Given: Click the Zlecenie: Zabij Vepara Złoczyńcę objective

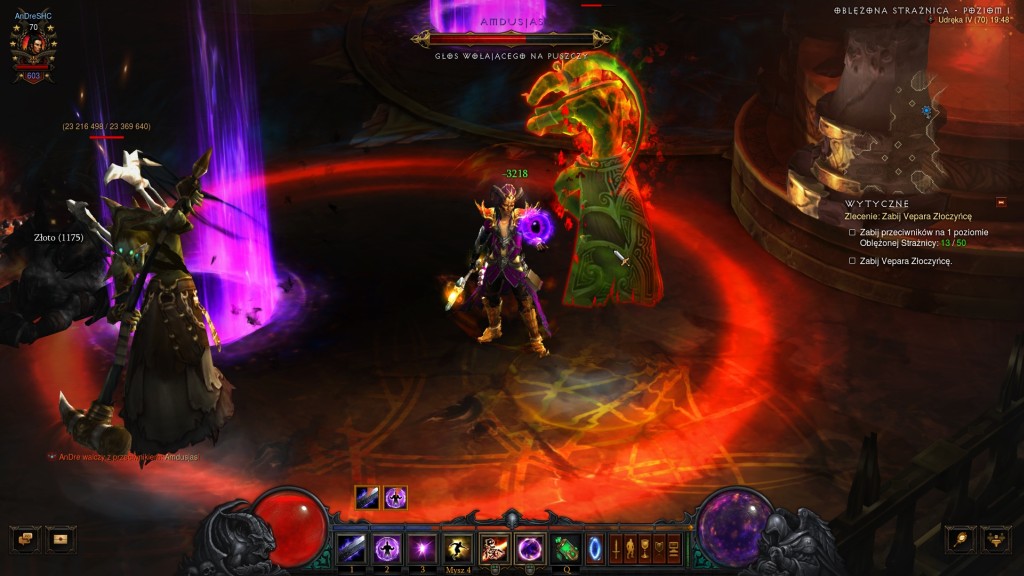Looking at the screenshot, I should [x=908, y=216].
